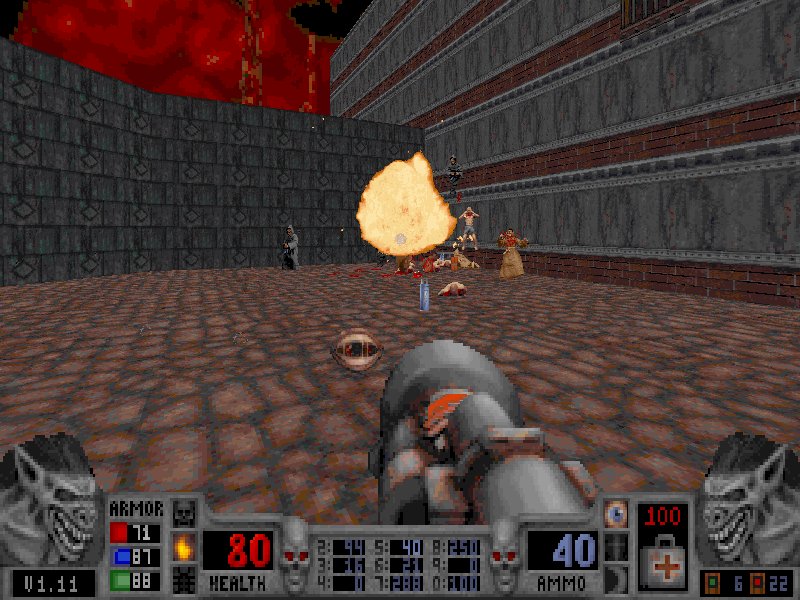
Task: Click the moon key slot
Action: [x=617, y=579]
